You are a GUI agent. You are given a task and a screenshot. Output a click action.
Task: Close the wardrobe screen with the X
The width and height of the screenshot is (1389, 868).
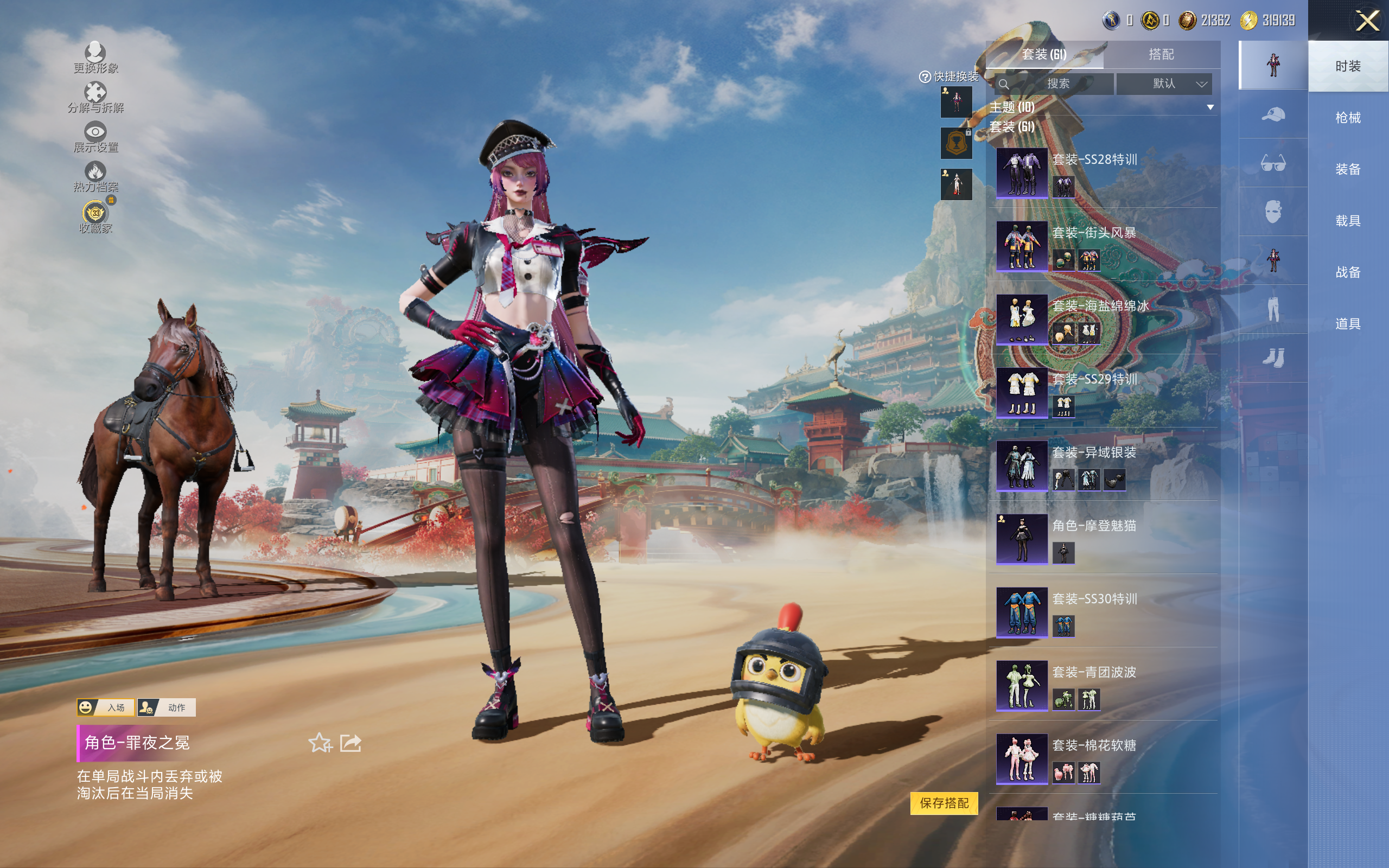pyautogui.click(x=1367, y=21)
